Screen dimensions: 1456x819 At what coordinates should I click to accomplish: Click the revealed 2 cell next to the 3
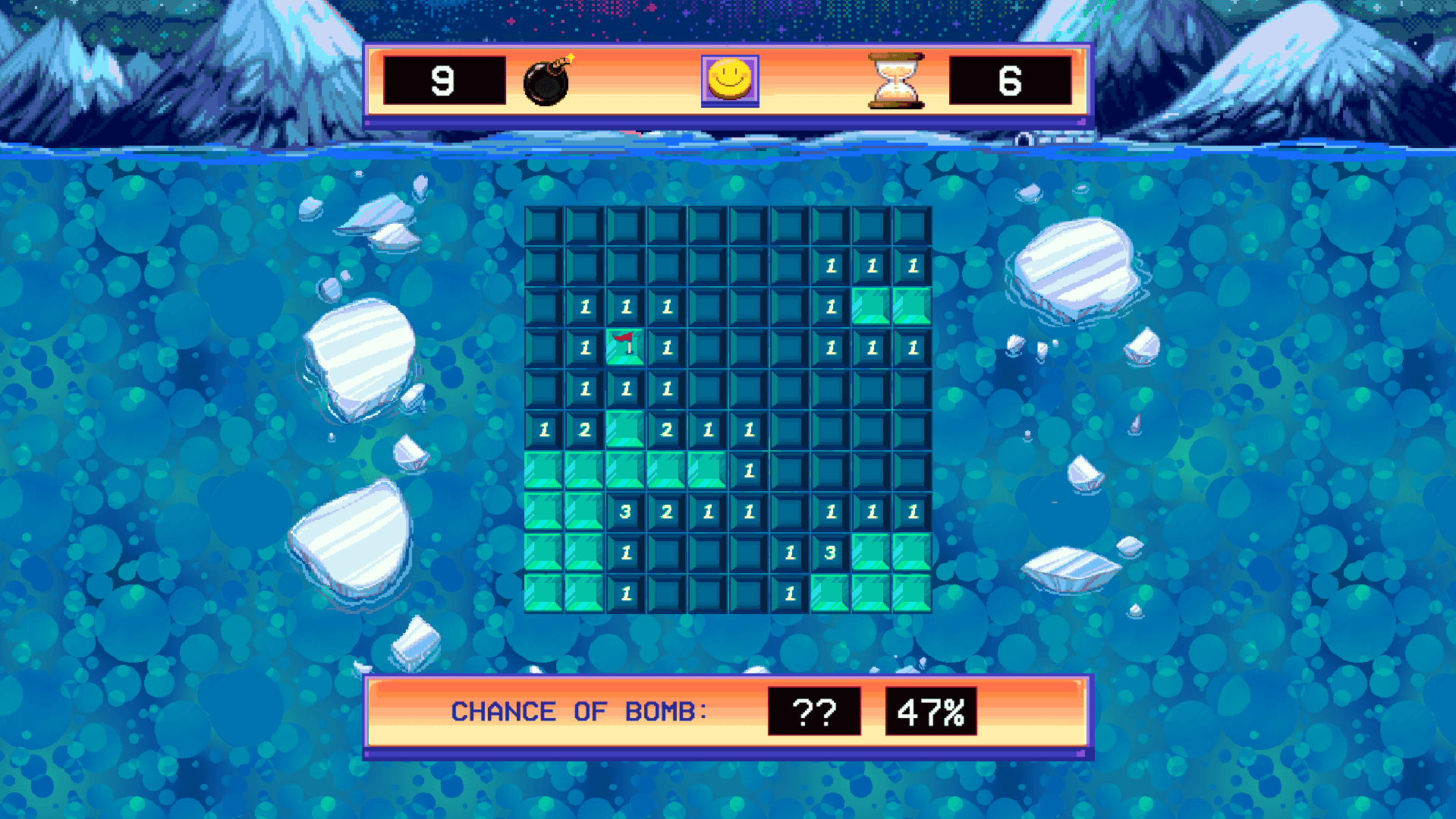(666, 512)
